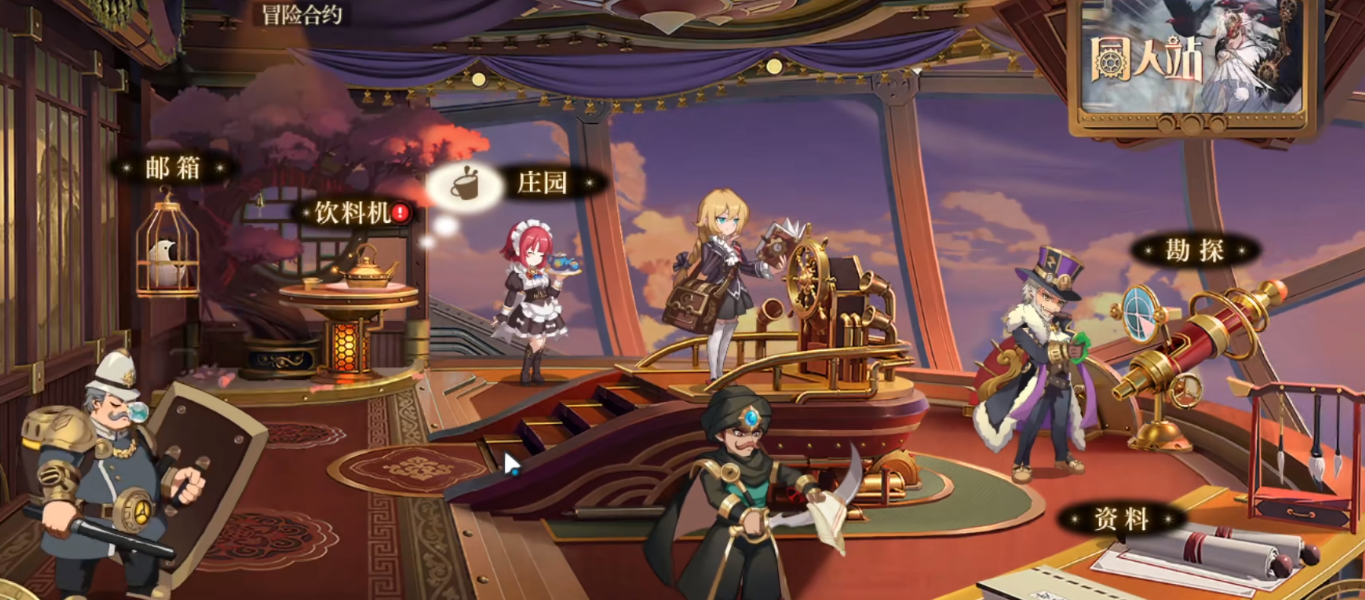
Task: Open the 邮箱 mailbox label
Action: coord(174,168)
